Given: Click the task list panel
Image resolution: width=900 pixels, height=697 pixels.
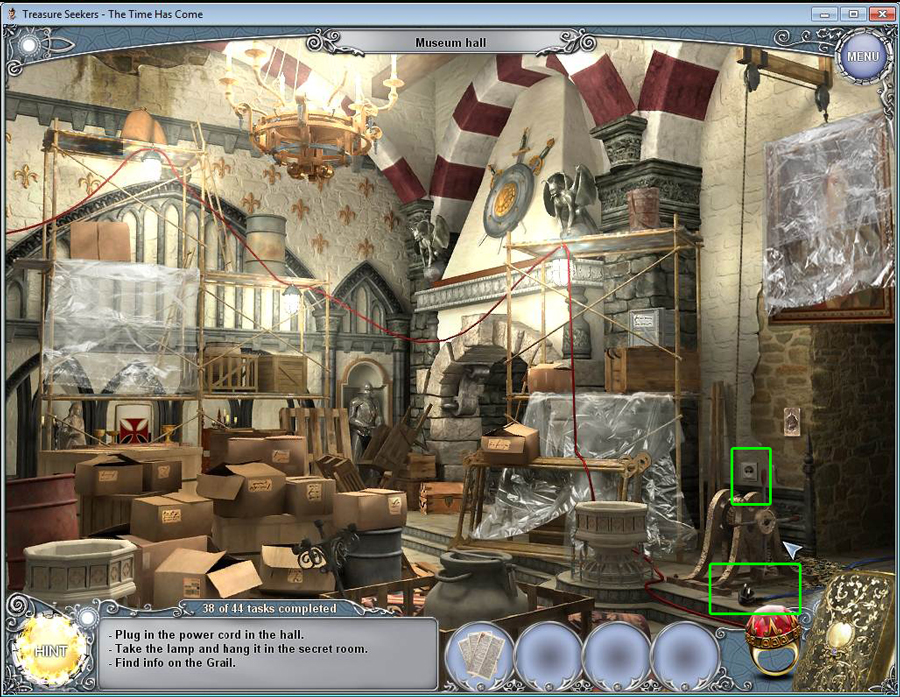Looking at the screenshot, I should tap(270, 653).
